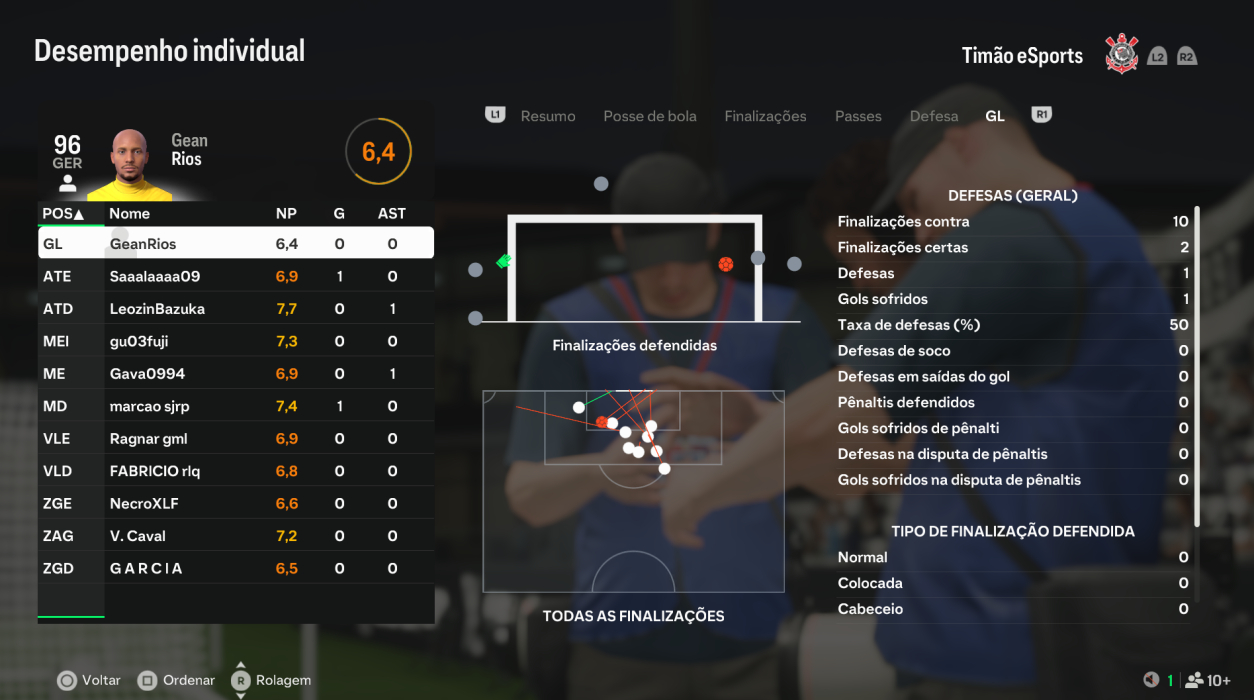Pick gu03fuji from the player list

click(x=236, y=341)
